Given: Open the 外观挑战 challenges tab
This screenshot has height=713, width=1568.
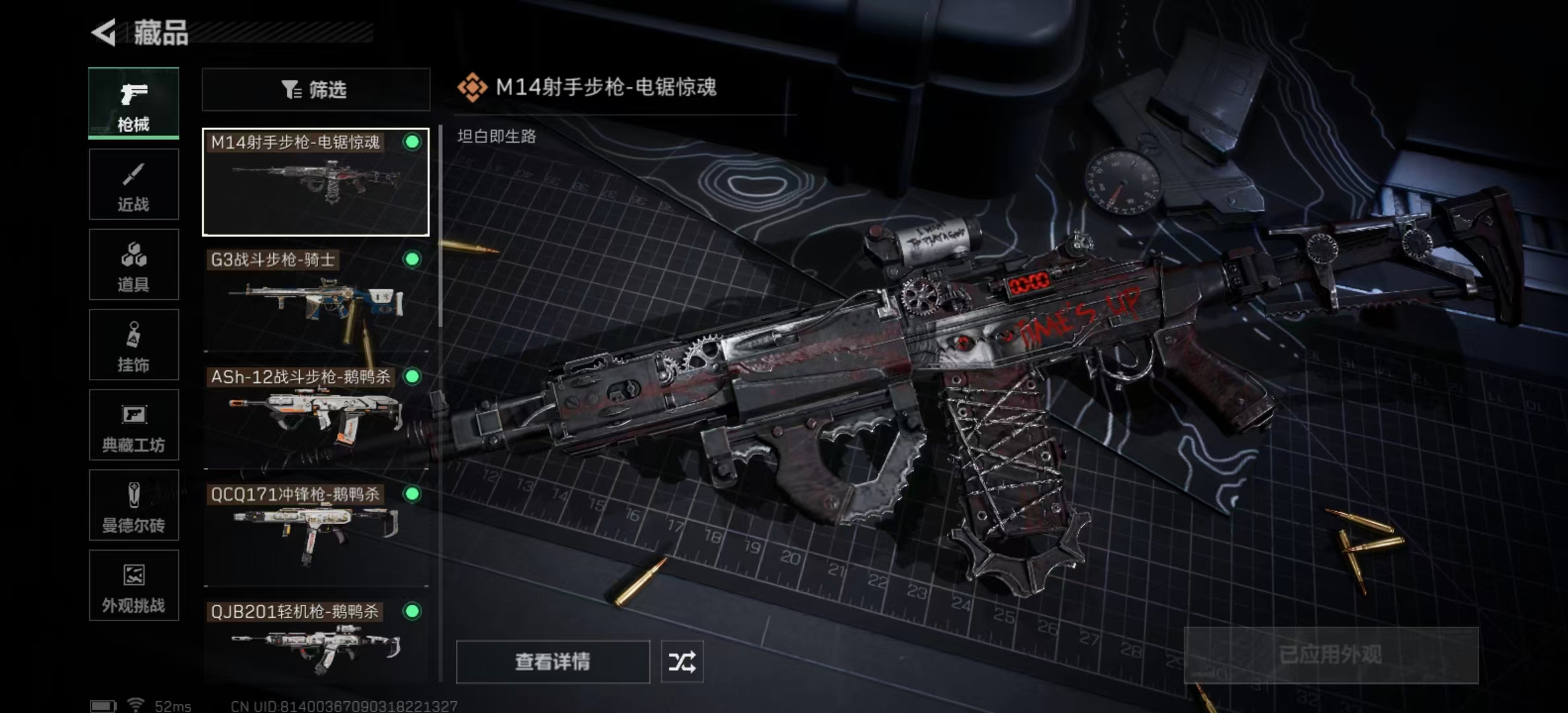Looking at the screenshot, I should point(133,586).
